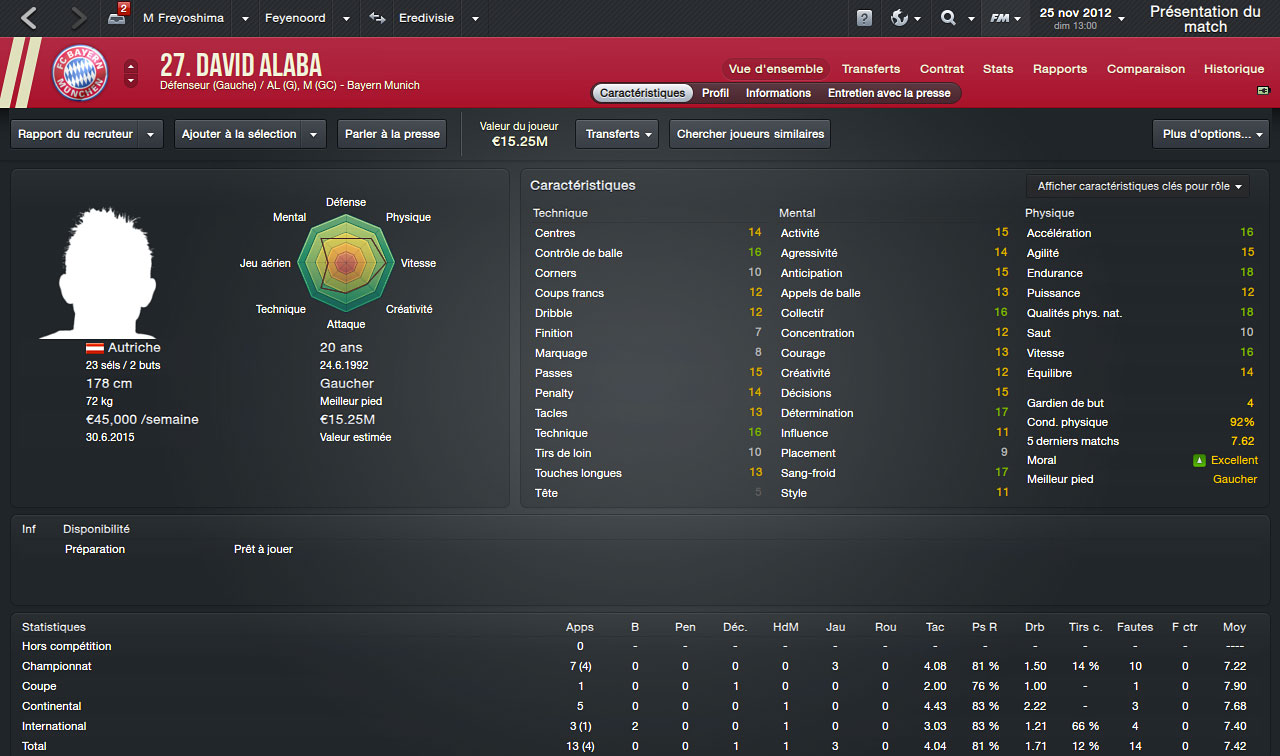Open Afficher caractéristiques clés pour rôle dropdown
The image size is (1280, 756).
coord(1138,186)
